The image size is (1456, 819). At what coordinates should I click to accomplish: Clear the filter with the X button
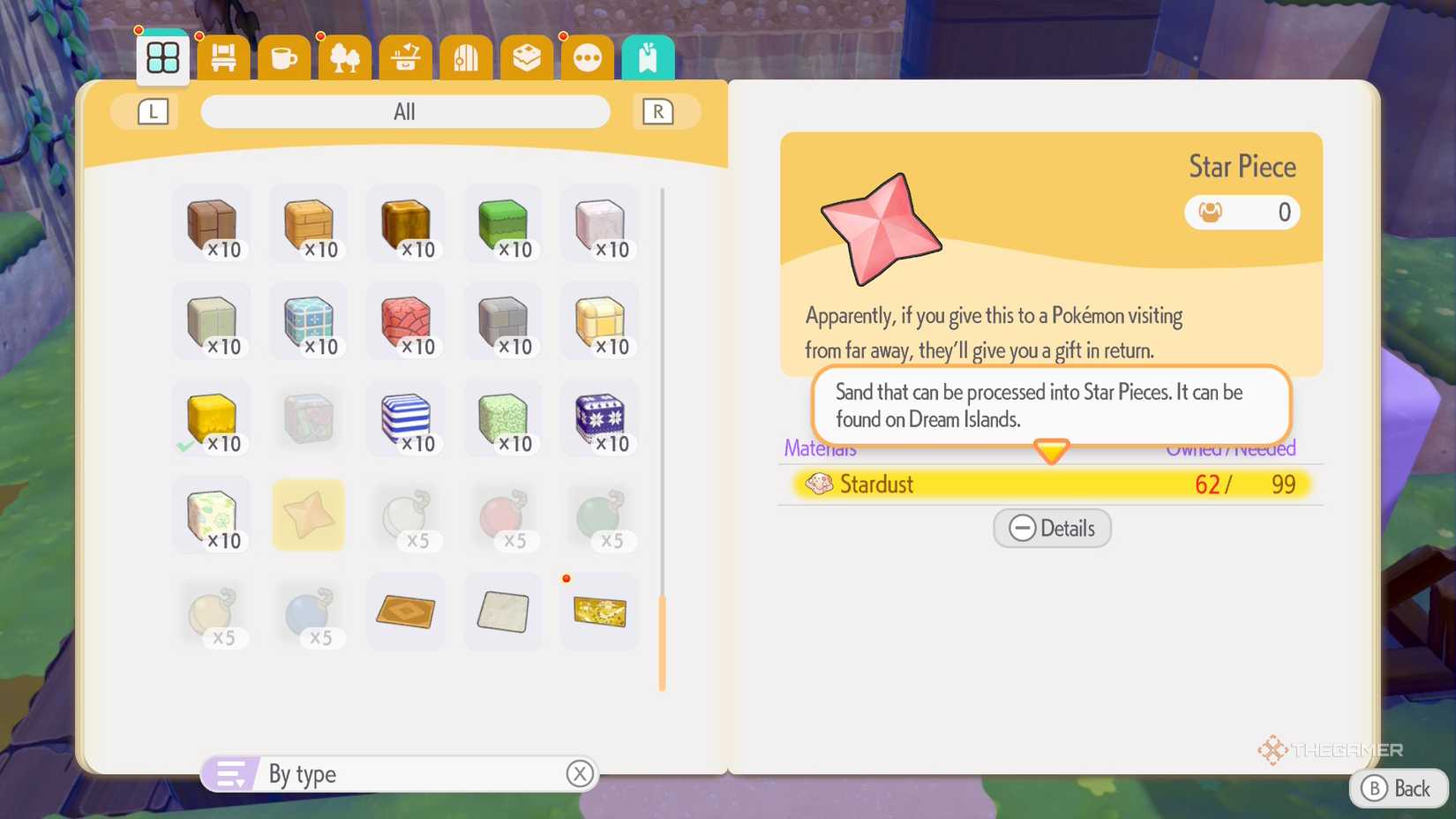pyautogui.click(x=580, y=773)
